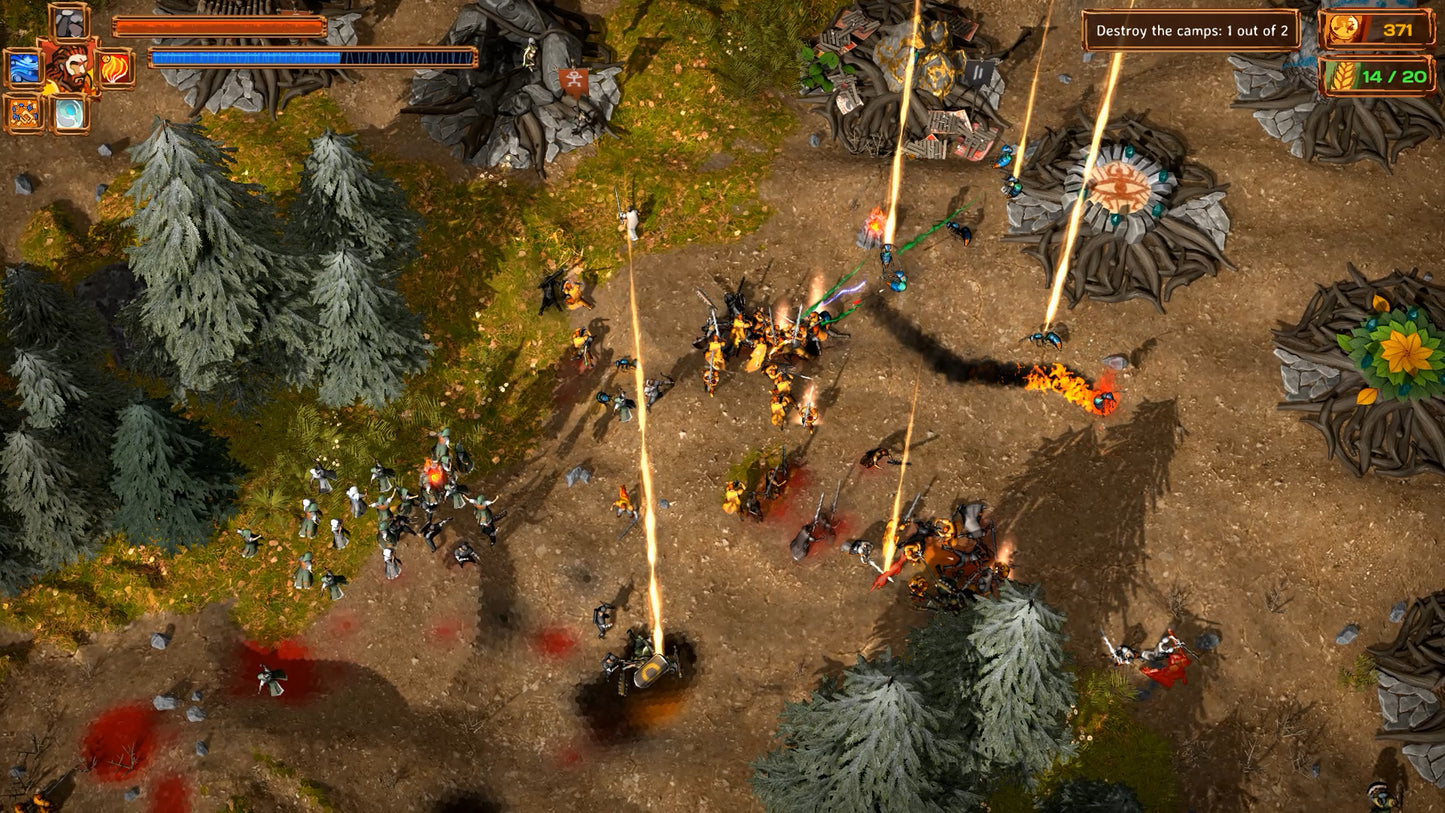Select the stone ability icon above hero portrait
The height and width of the screenshot is (813, 1445).
tap(68, 24)
